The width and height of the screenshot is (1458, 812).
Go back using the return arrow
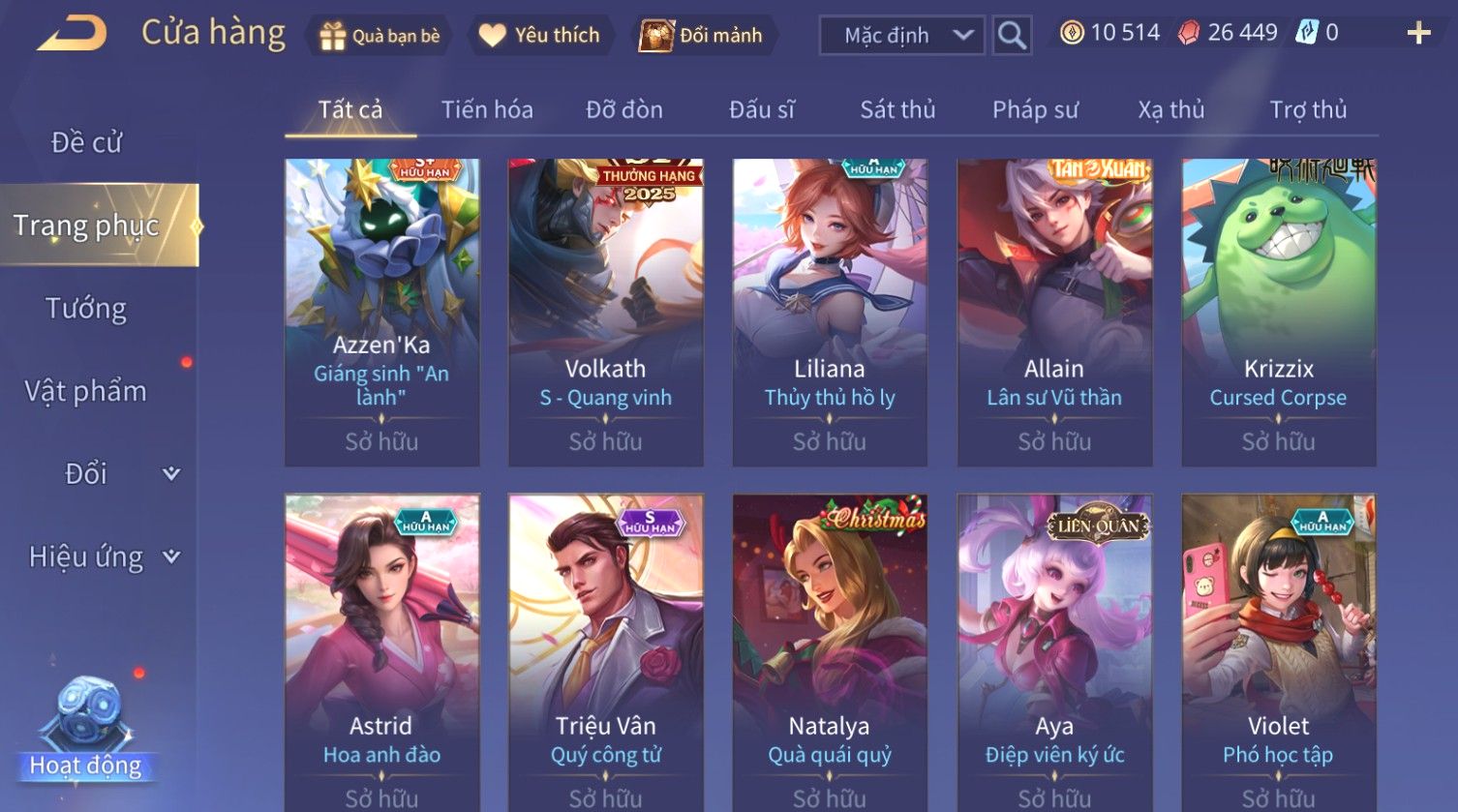(73, 34)
